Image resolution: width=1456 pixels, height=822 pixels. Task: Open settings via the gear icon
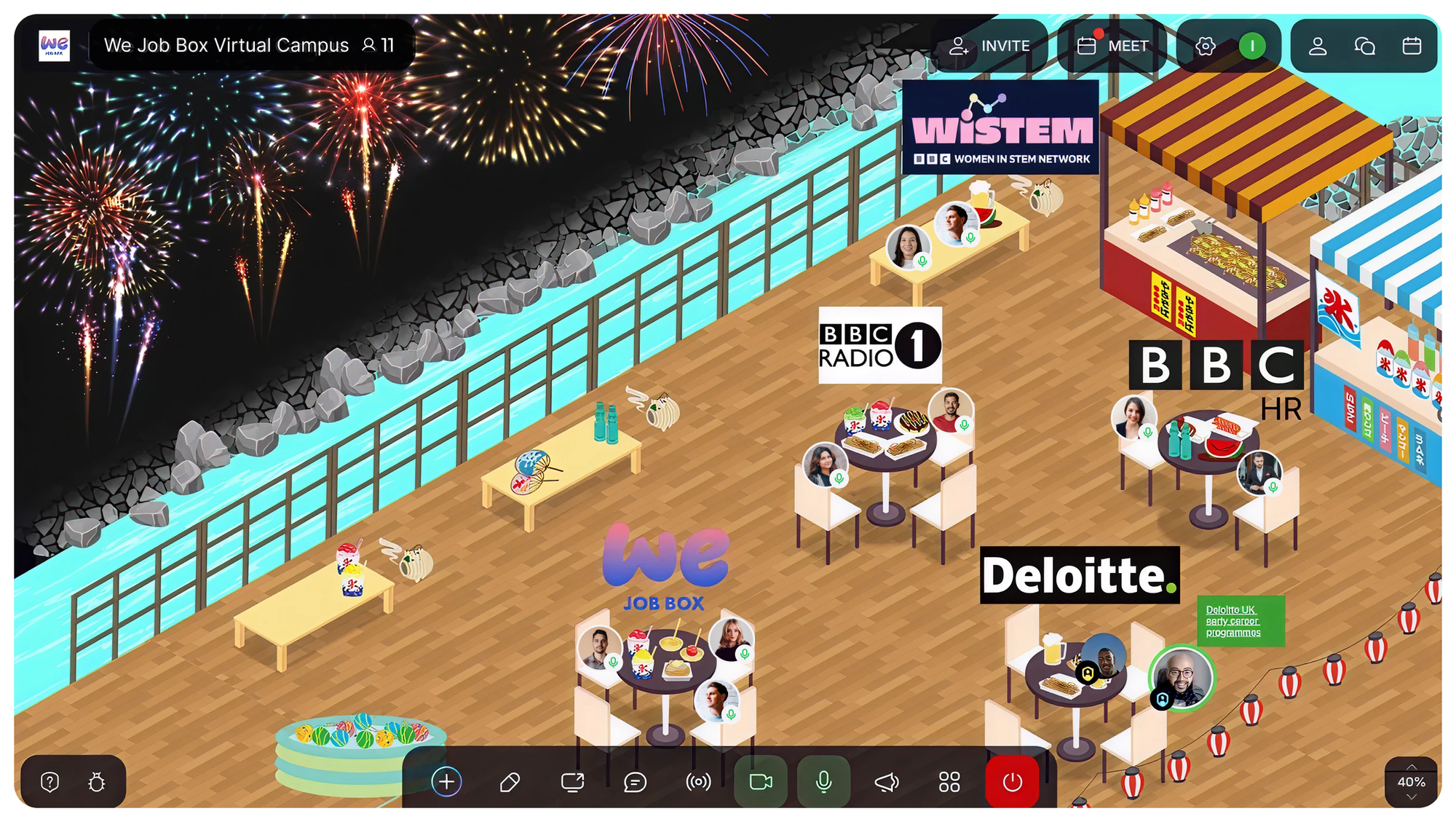click(1206, 47)
